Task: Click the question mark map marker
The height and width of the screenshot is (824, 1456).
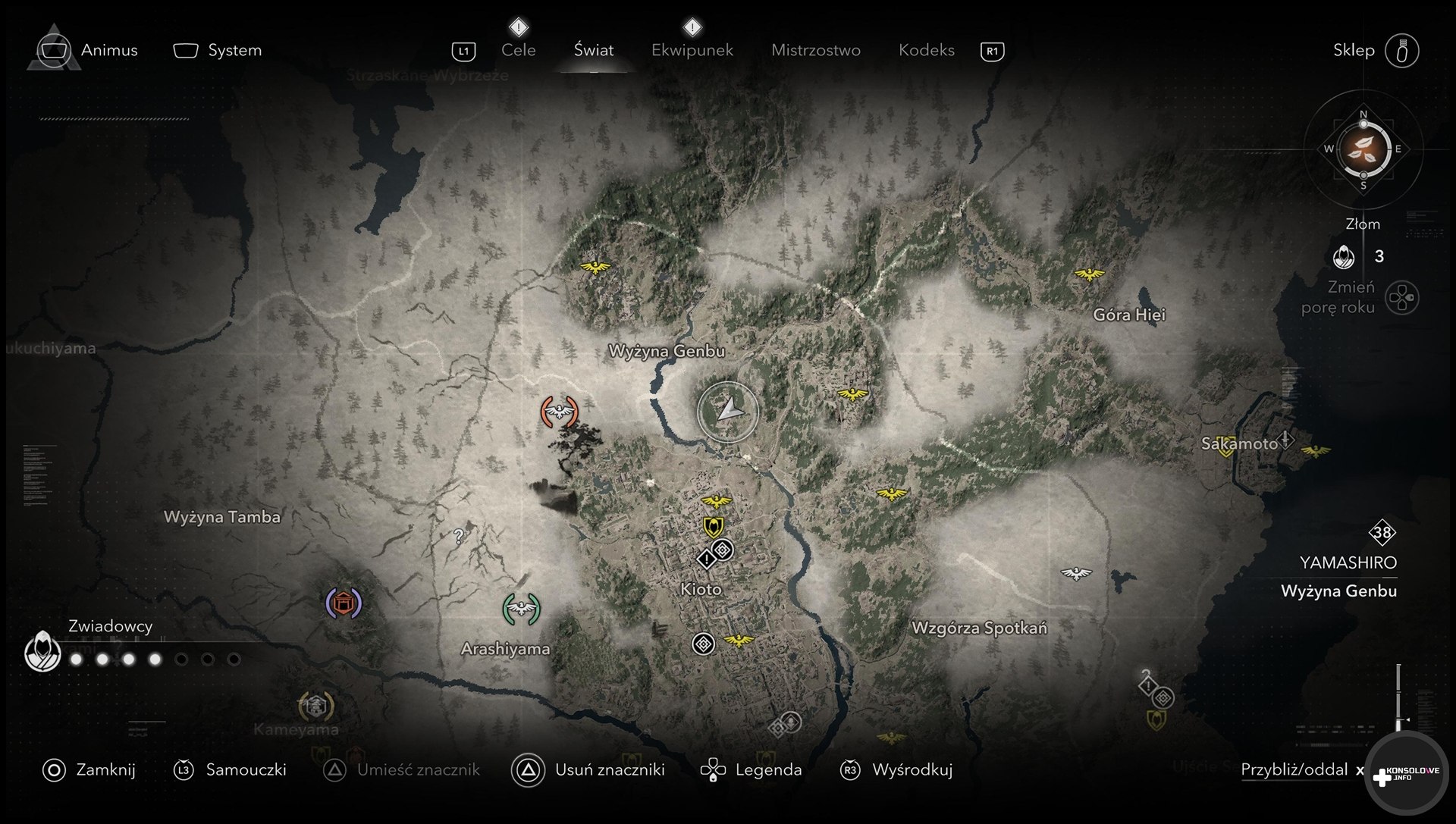Action: tap(458, 536)
